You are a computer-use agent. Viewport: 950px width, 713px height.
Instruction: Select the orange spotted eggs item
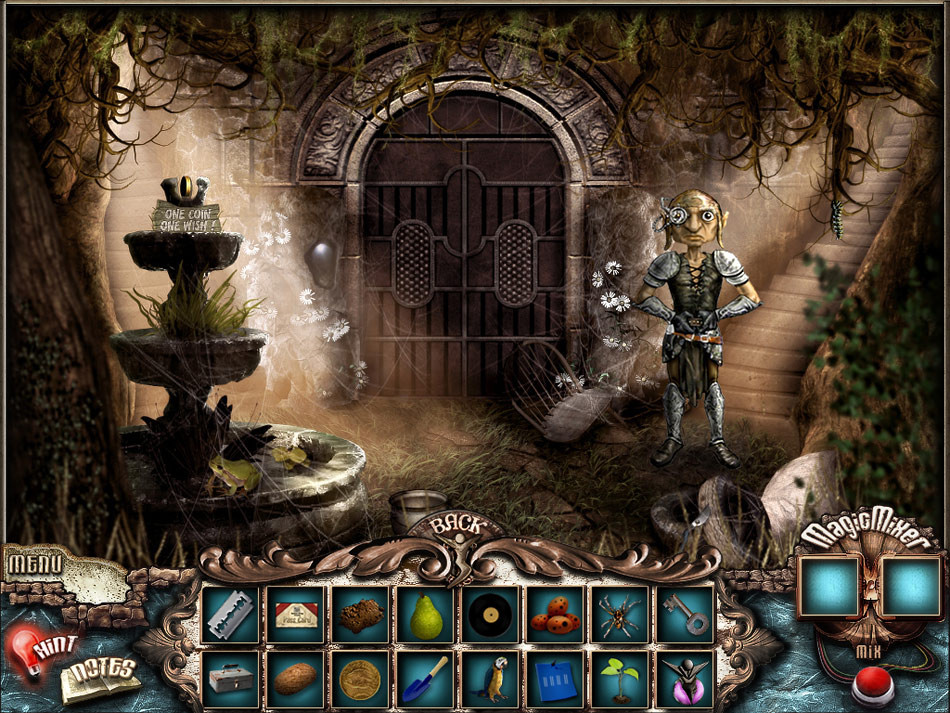point(555,614)
